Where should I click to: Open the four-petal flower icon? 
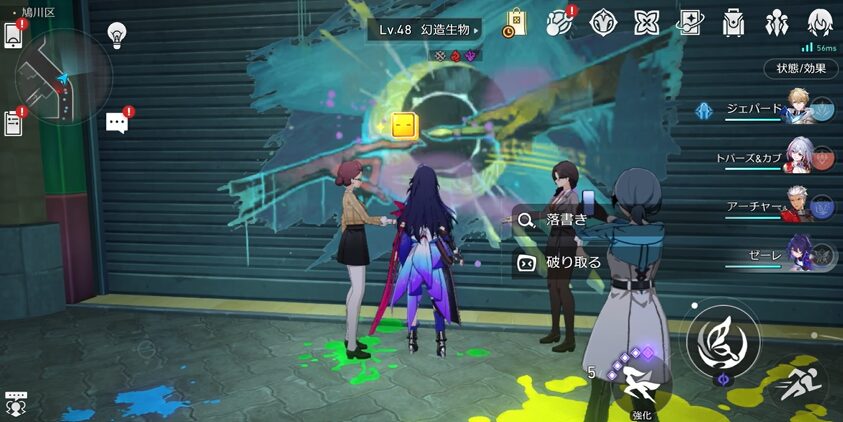647,22
